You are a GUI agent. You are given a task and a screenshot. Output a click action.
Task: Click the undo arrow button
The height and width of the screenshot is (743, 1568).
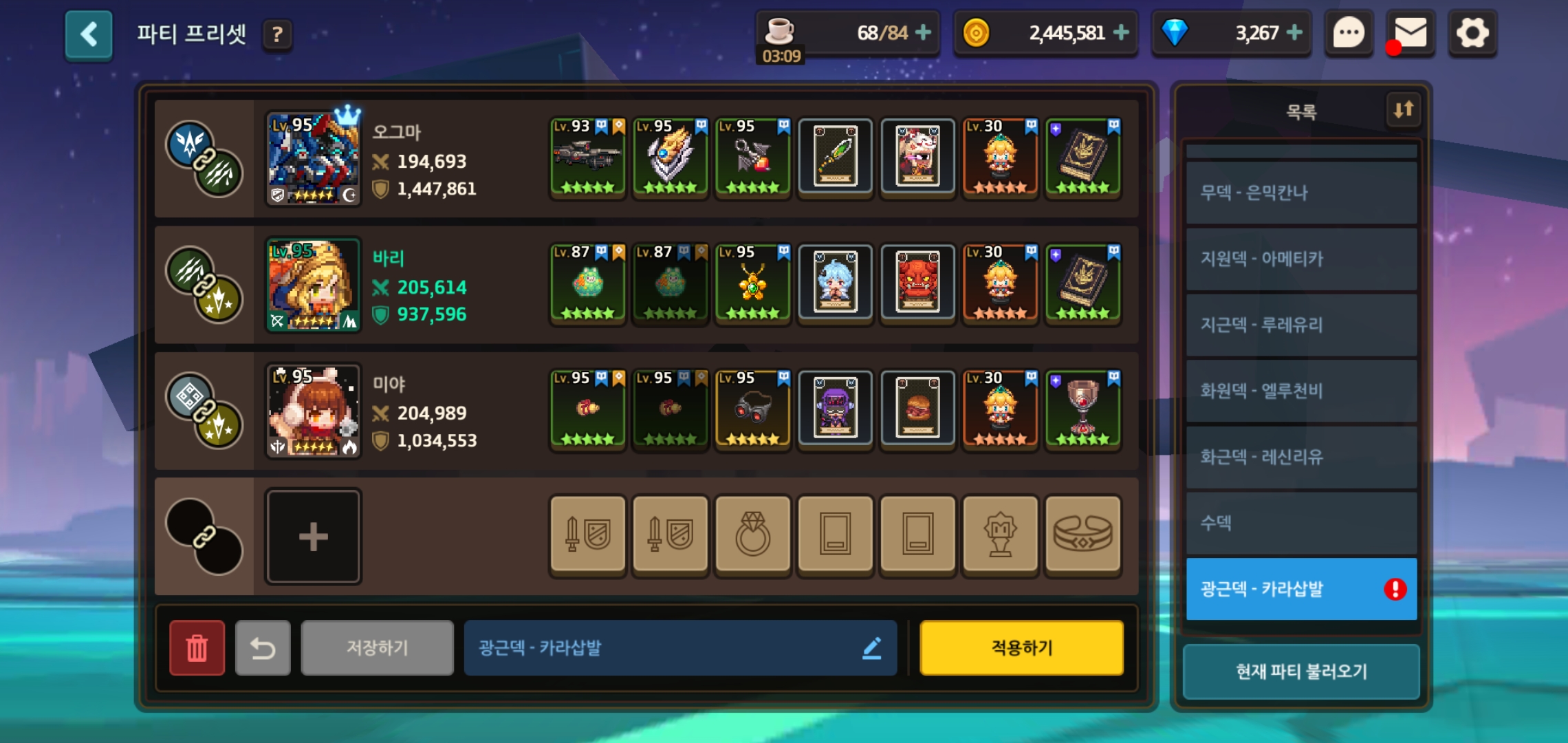click(x=263, y=647)
